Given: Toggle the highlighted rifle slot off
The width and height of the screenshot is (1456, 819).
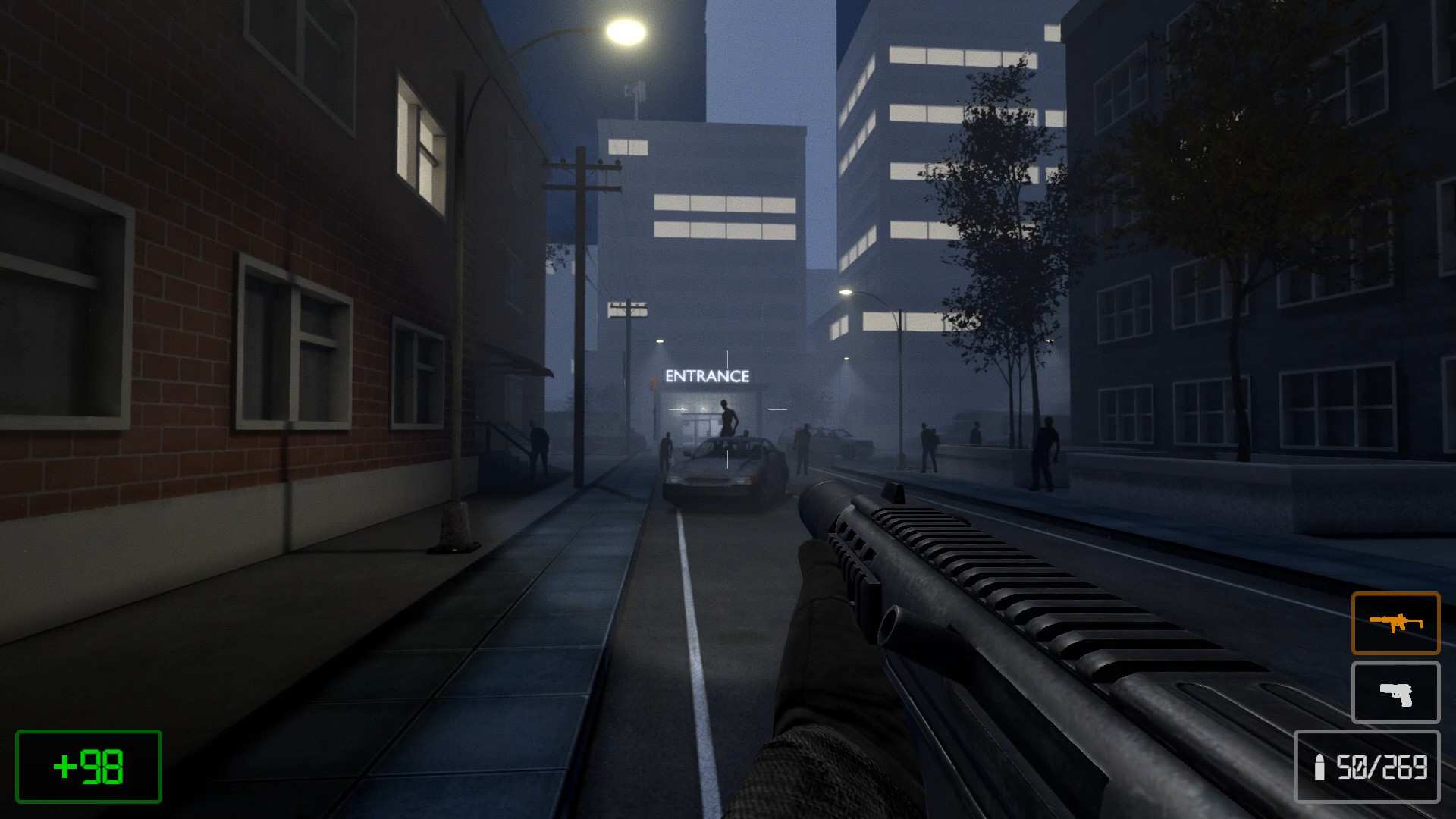Looking at the screenshot, I should tap(1395, 623).
